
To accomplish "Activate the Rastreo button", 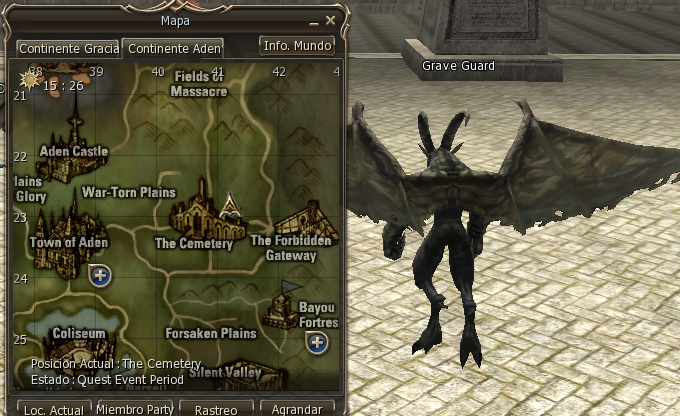I will [x=215, y=409].
